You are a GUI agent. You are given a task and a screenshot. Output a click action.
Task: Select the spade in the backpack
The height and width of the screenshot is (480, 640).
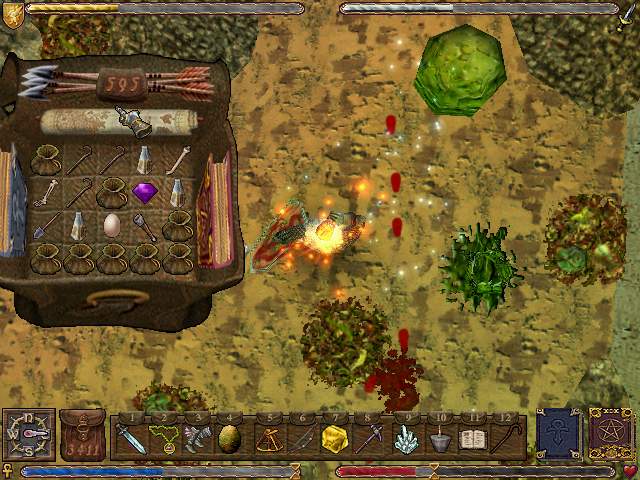pos(47,226)
